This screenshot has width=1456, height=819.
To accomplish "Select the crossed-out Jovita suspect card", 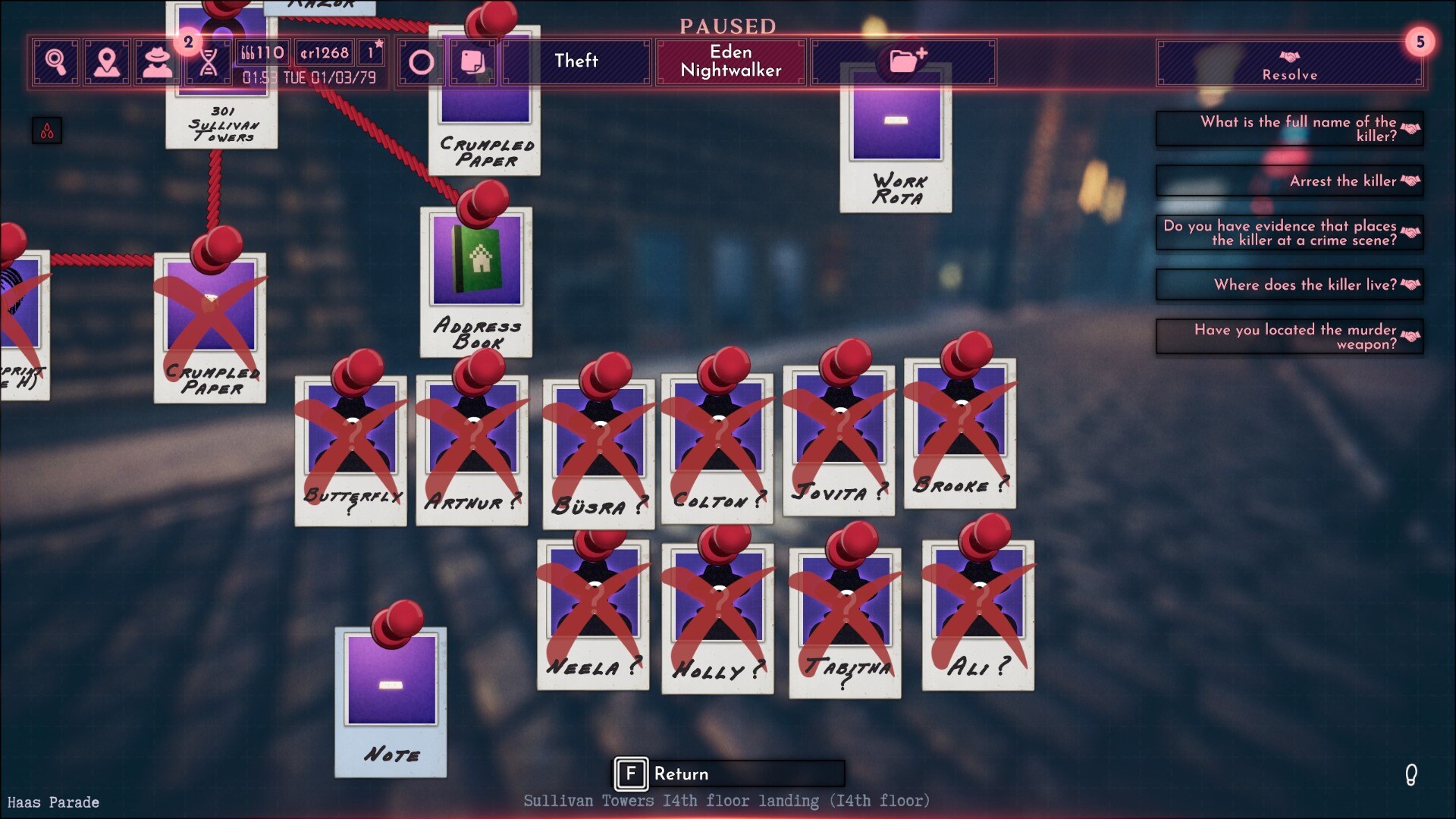I will click(838, 440).
